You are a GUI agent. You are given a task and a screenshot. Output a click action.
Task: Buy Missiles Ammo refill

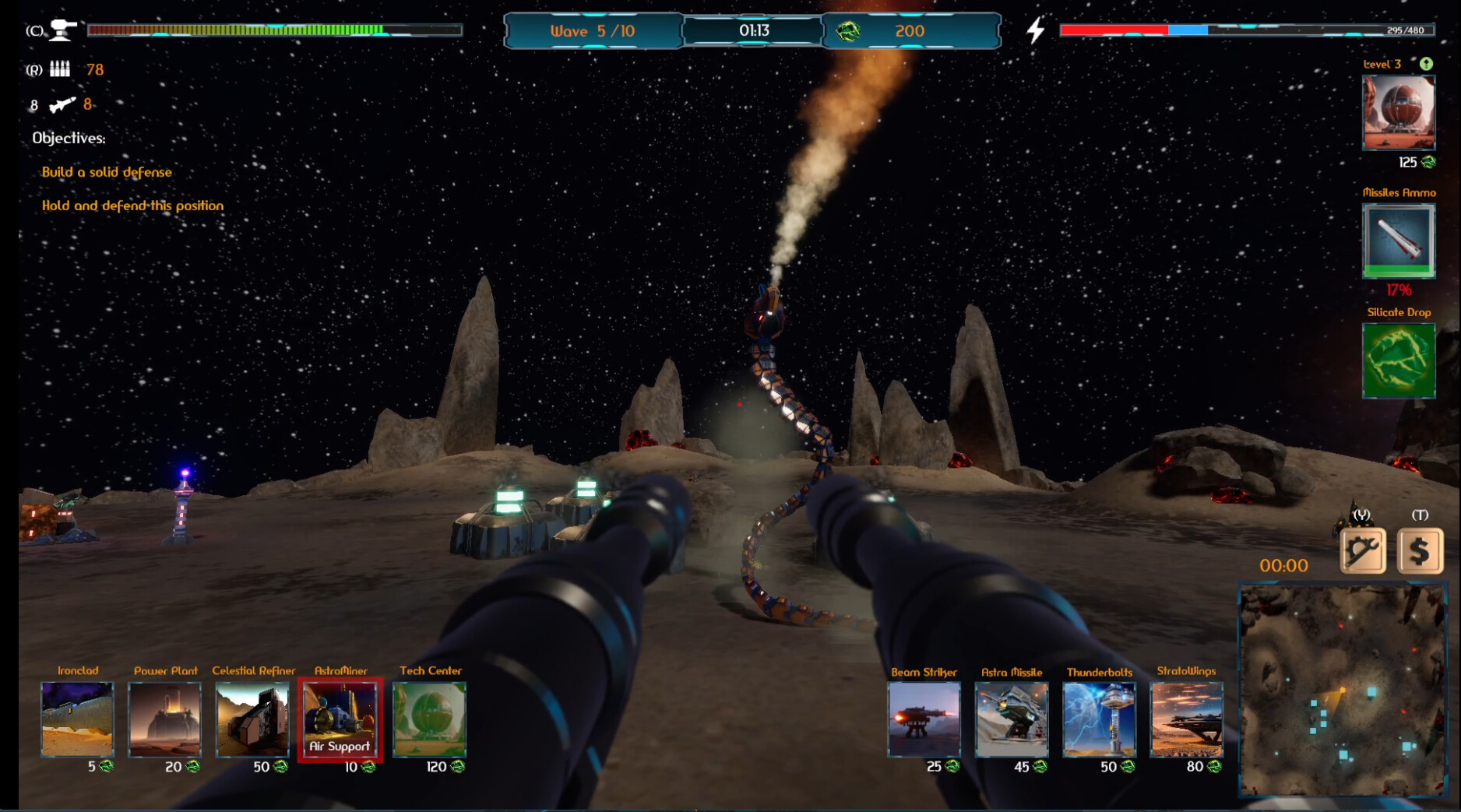[1398, 240]
